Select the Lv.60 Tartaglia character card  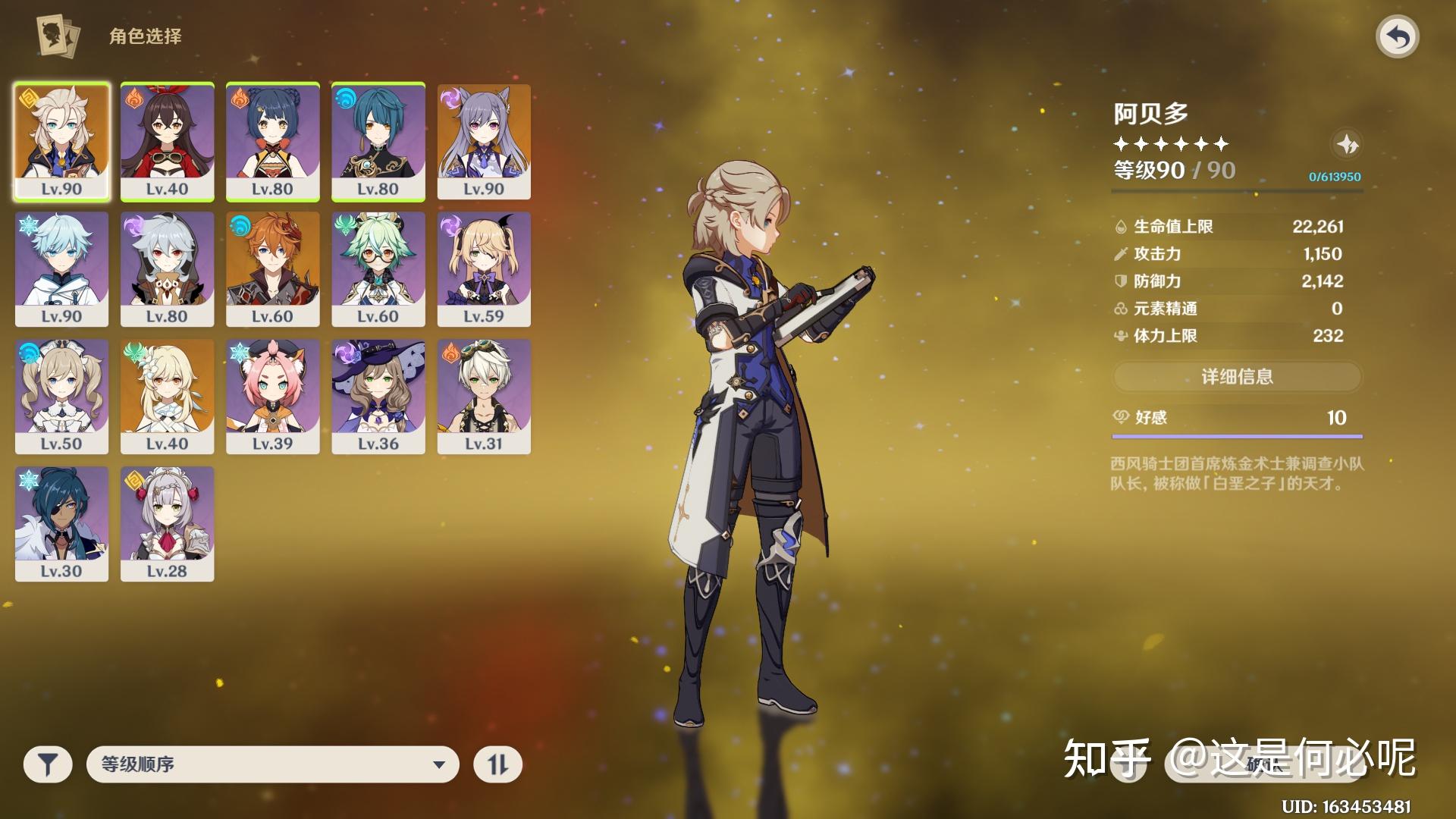pyautogui.click(x=272, y=269)
